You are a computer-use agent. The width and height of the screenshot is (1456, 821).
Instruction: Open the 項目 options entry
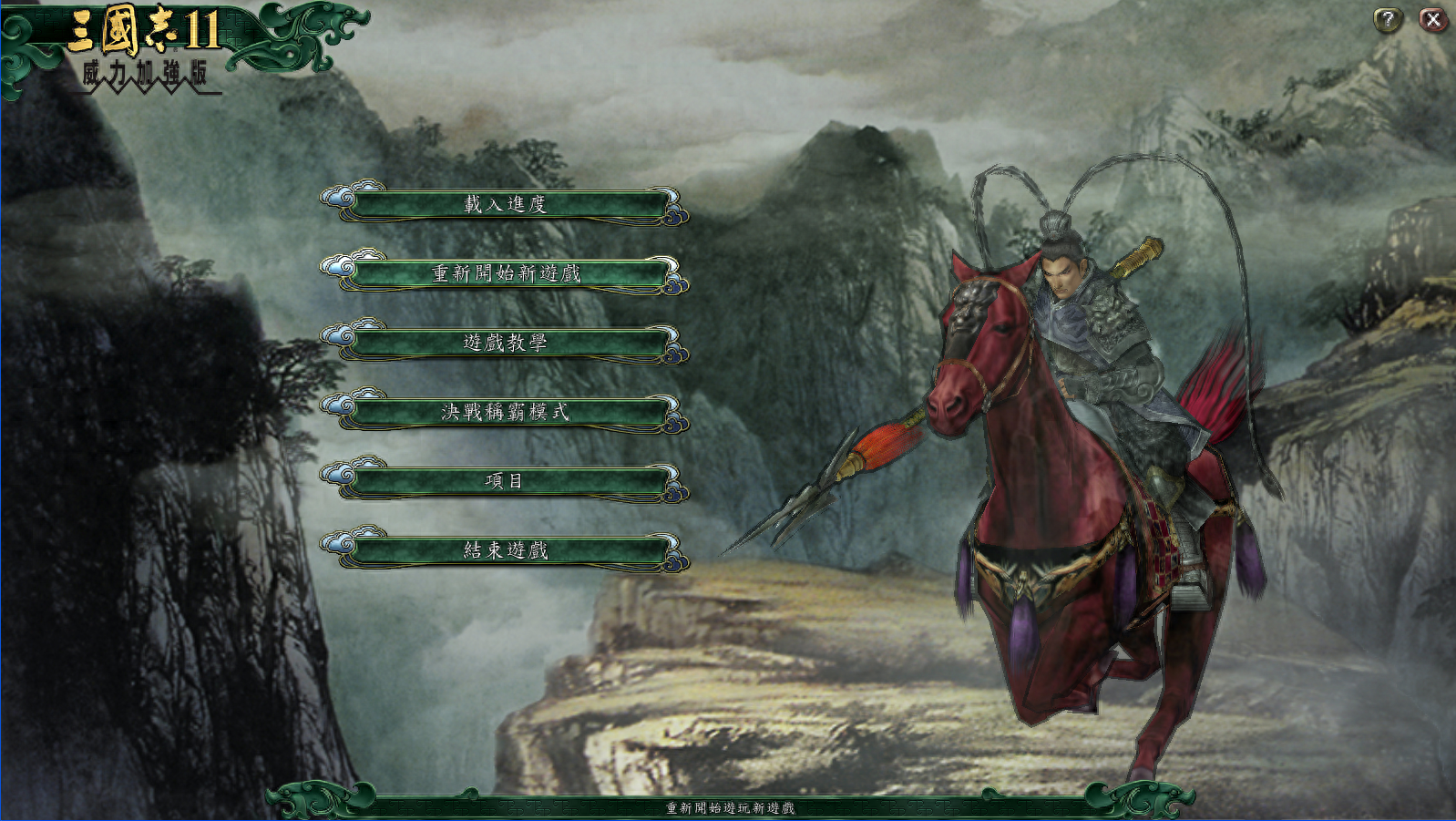pyautogui.click(x=506, y=481)
